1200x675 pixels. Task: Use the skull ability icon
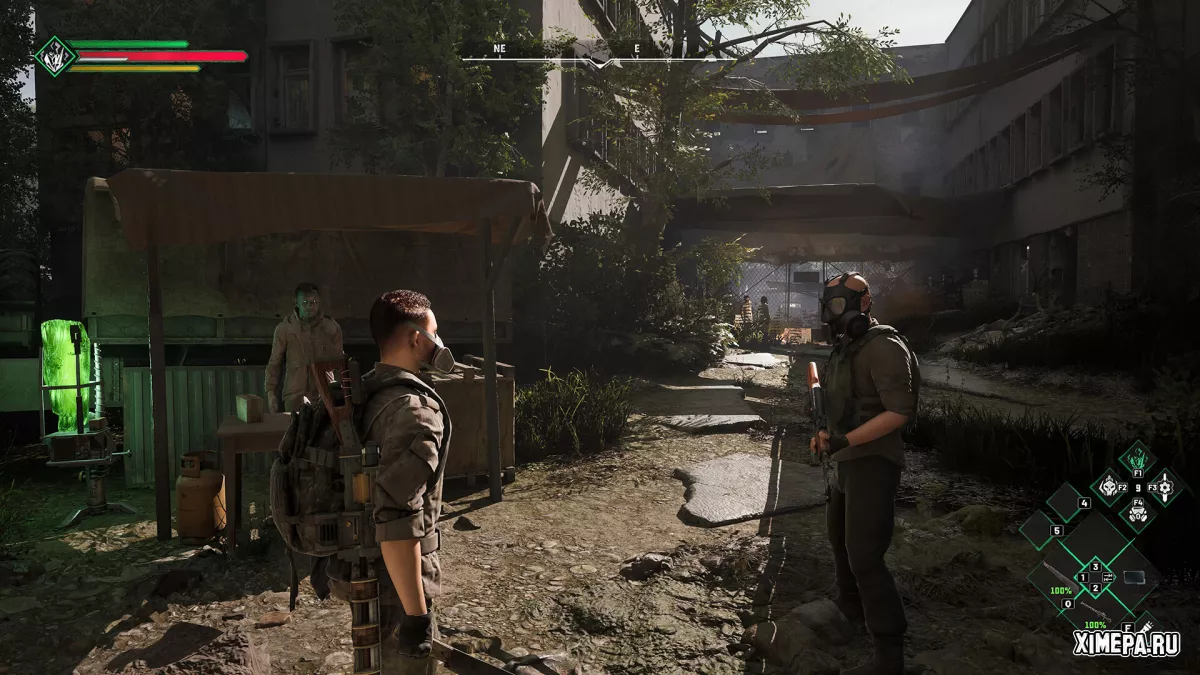[1111, 487]
